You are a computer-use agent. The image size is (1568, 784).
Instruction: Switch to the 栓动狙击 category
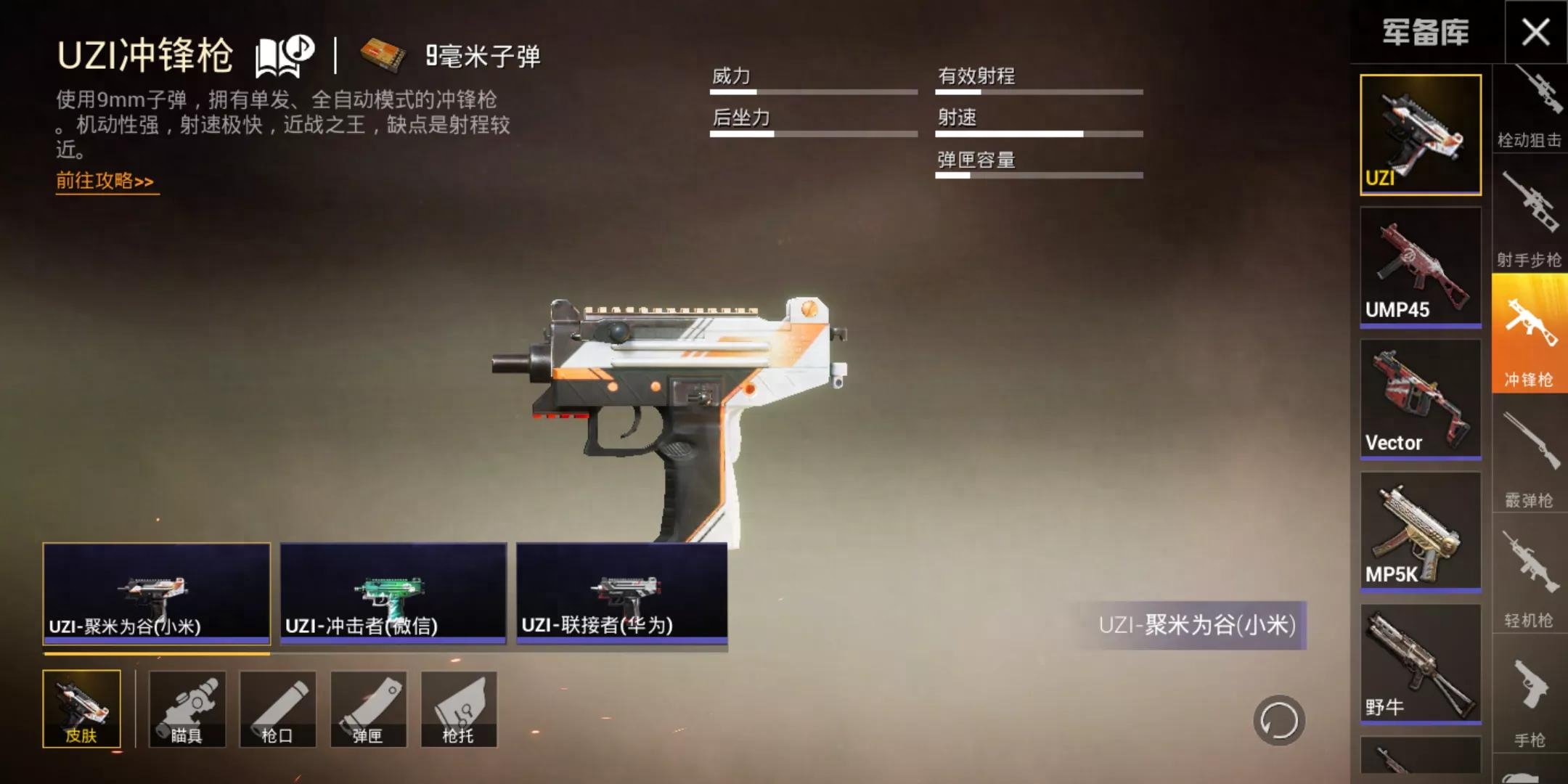(x=1529, y=109)
